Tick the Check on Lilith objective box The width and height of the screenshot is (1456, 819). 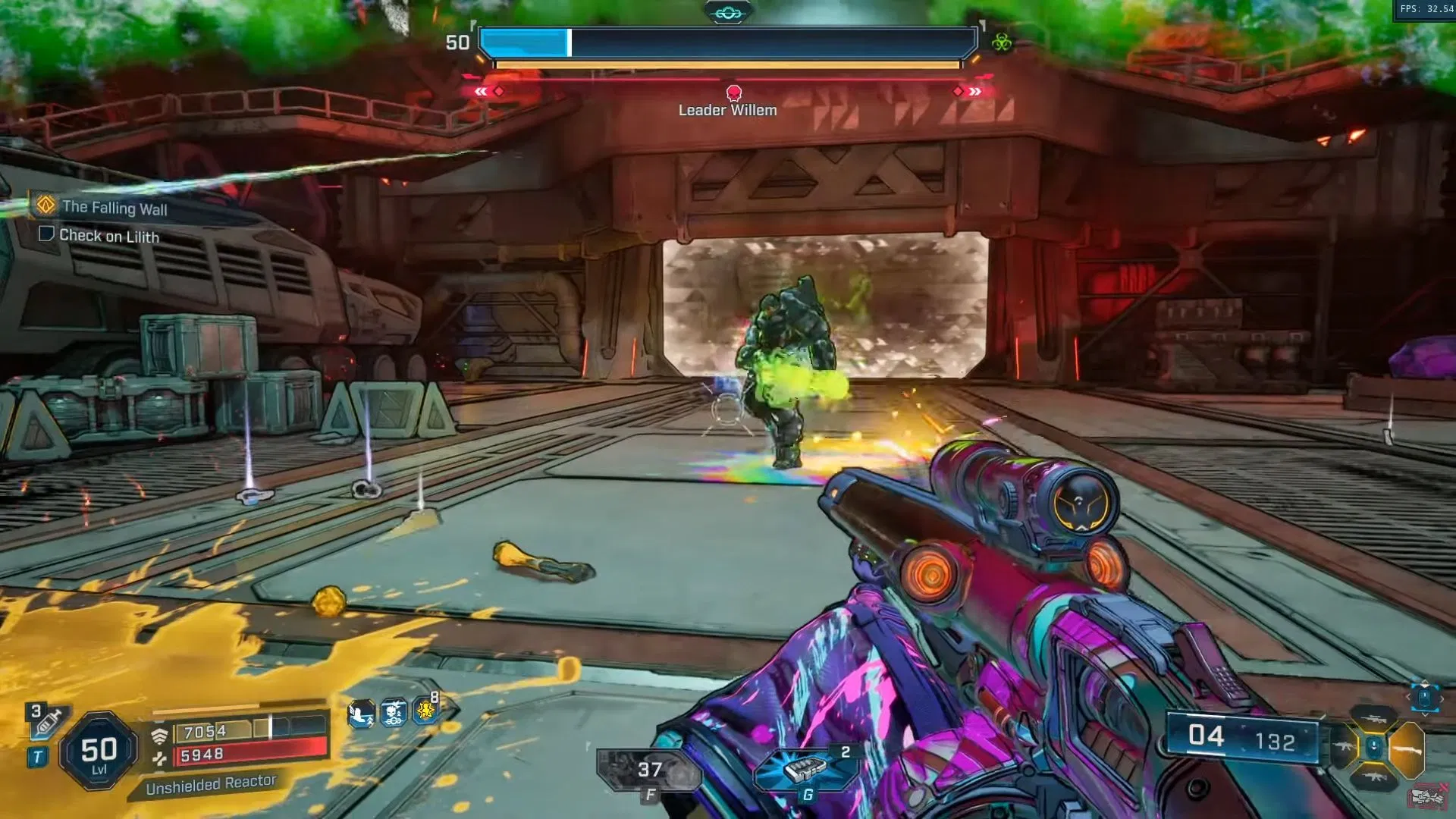point(46,234)
